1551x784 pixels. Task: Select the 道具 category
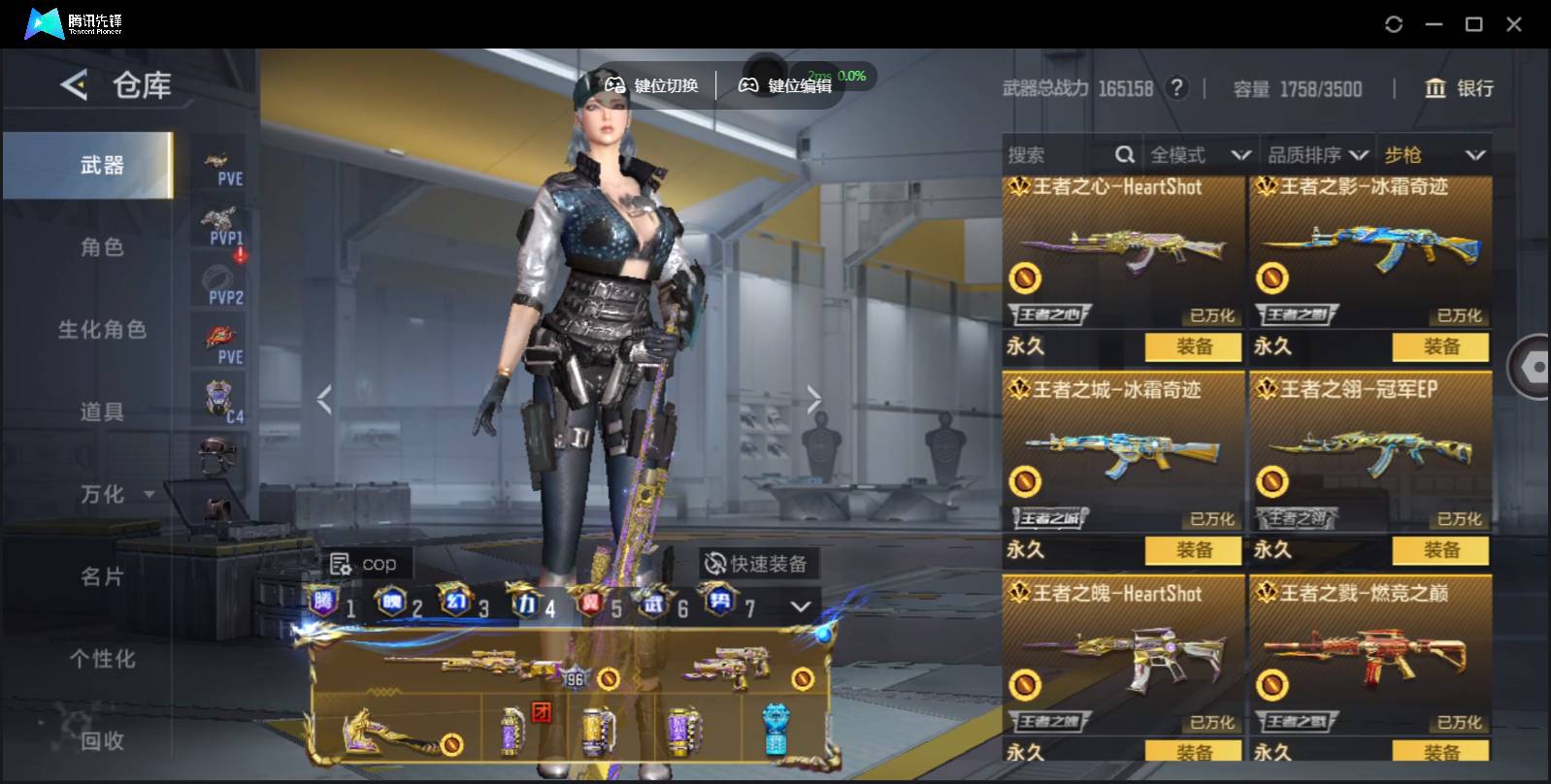[101, 412]
